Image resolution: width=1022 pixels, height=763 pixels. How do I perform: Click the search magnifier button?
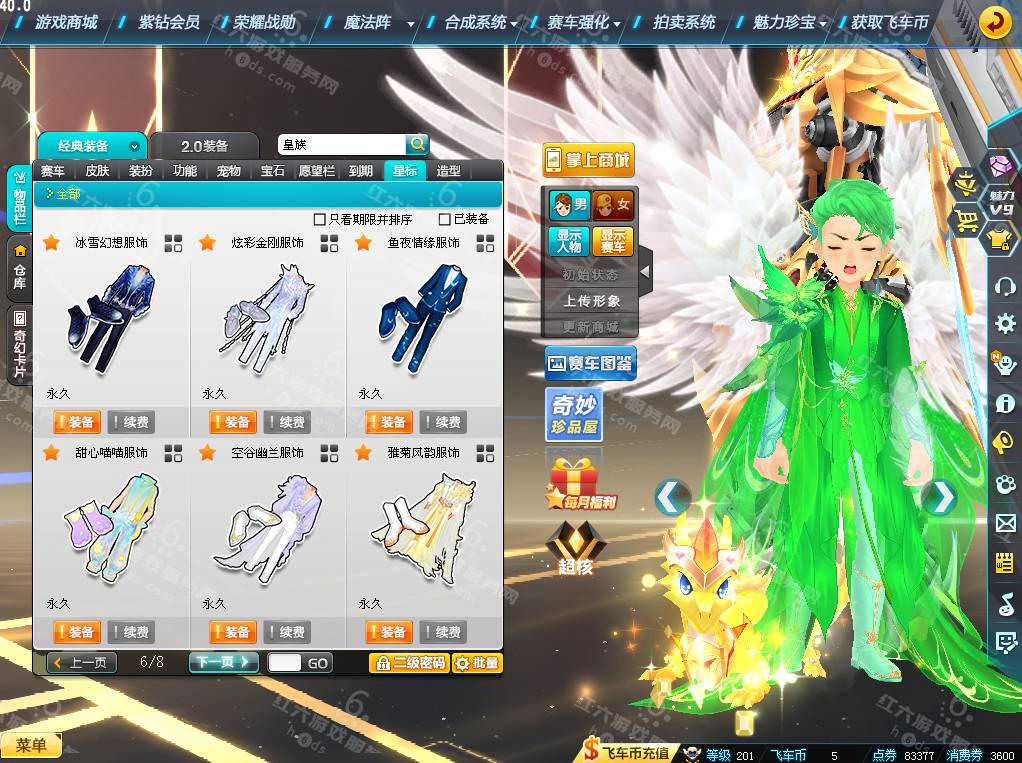pyautogui.click(x=417, y=145)
